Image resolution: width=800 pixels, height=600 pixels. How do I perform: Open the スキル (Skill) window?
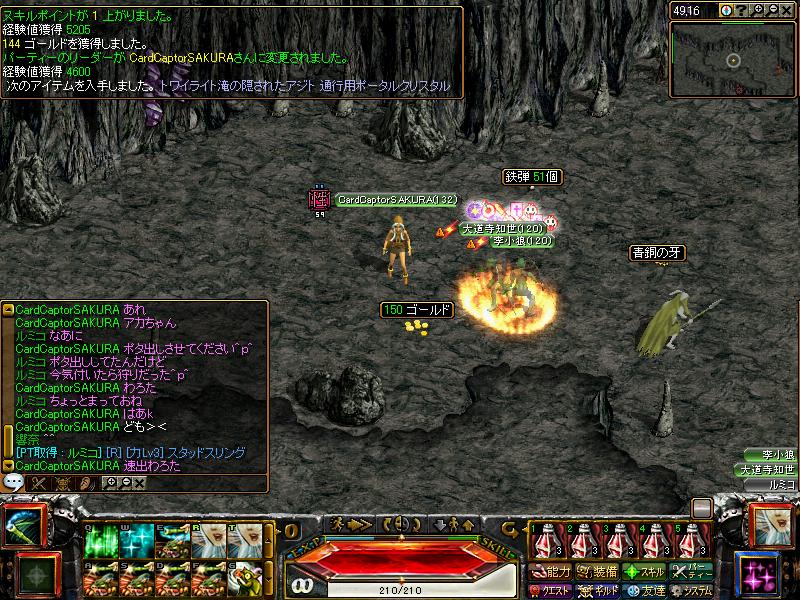pyautogui.click(x=643, y=572)
